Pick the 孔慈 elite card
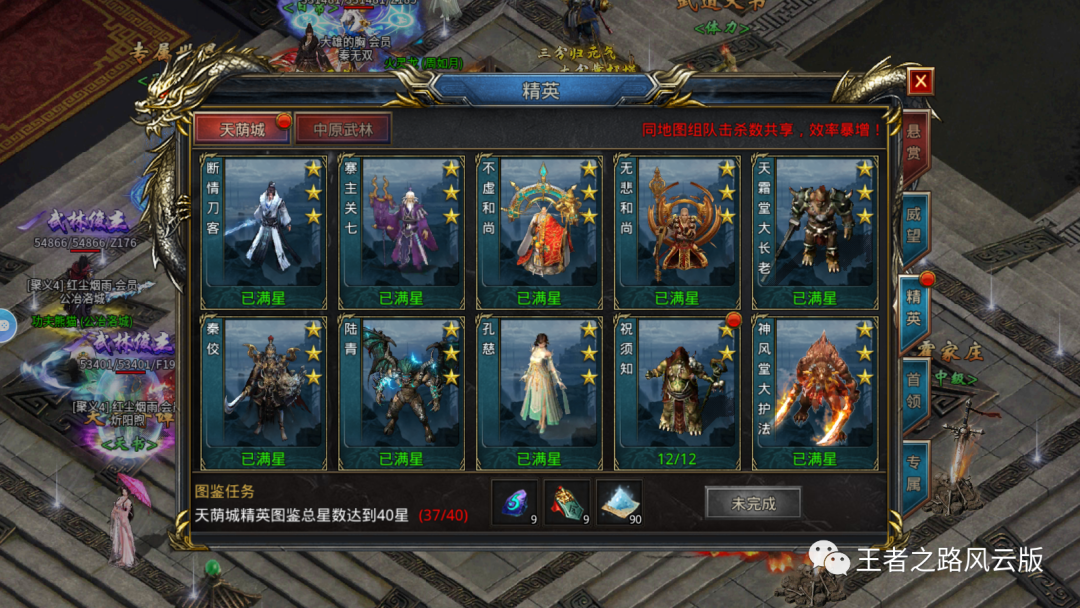Image resolution: width=1080 pixels, height=608 pixels. [x=540, y=392]
